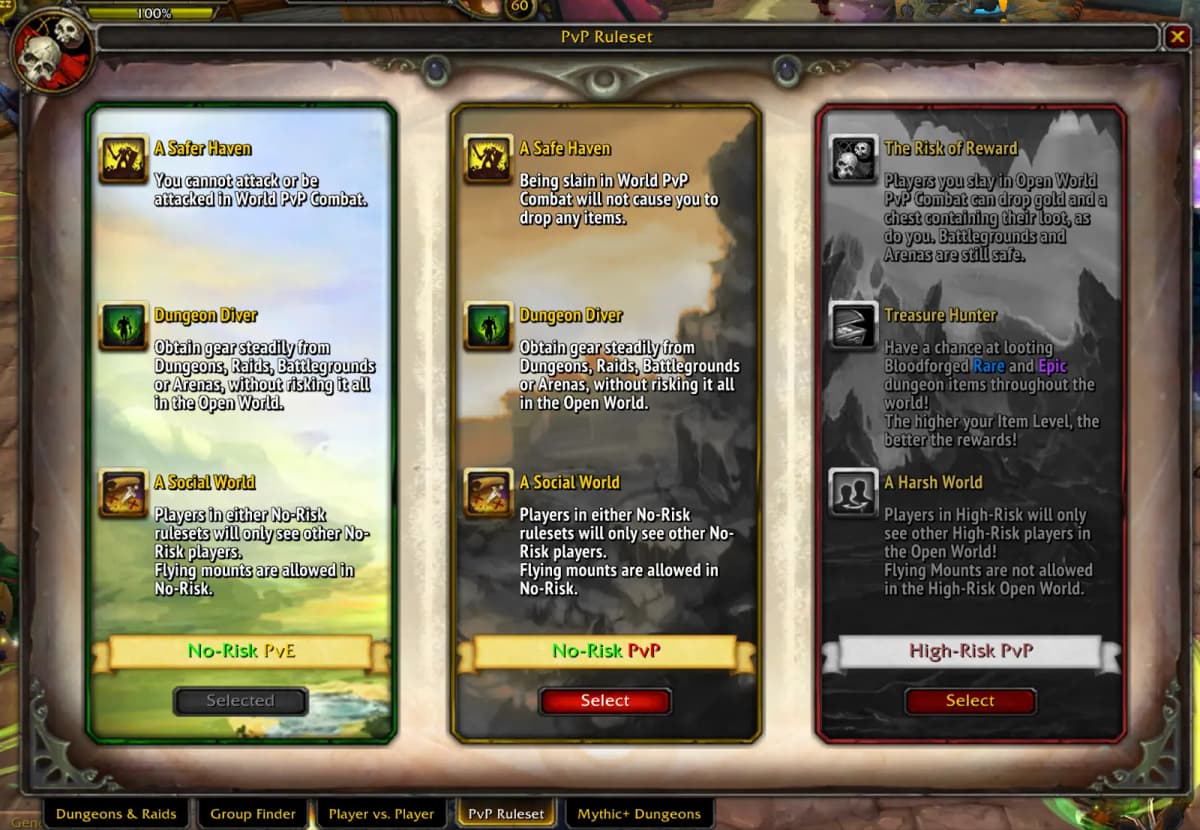Screen dimensions: 1200x830
Task: Show the PvP Ruleset tab
Action: pos(506,814)
